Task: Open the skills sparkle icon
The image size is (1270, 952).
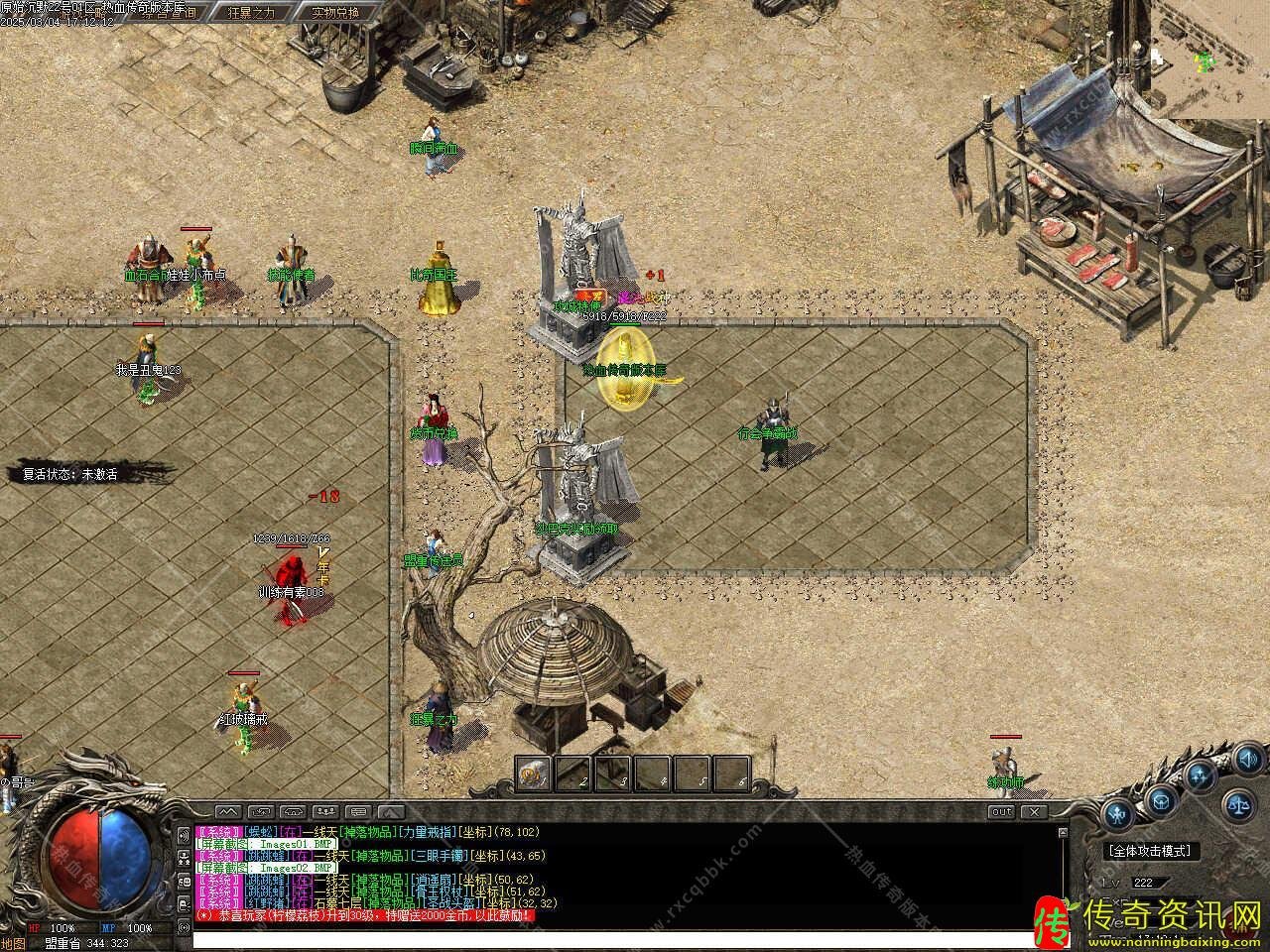Action: (x=1201, y=775)
